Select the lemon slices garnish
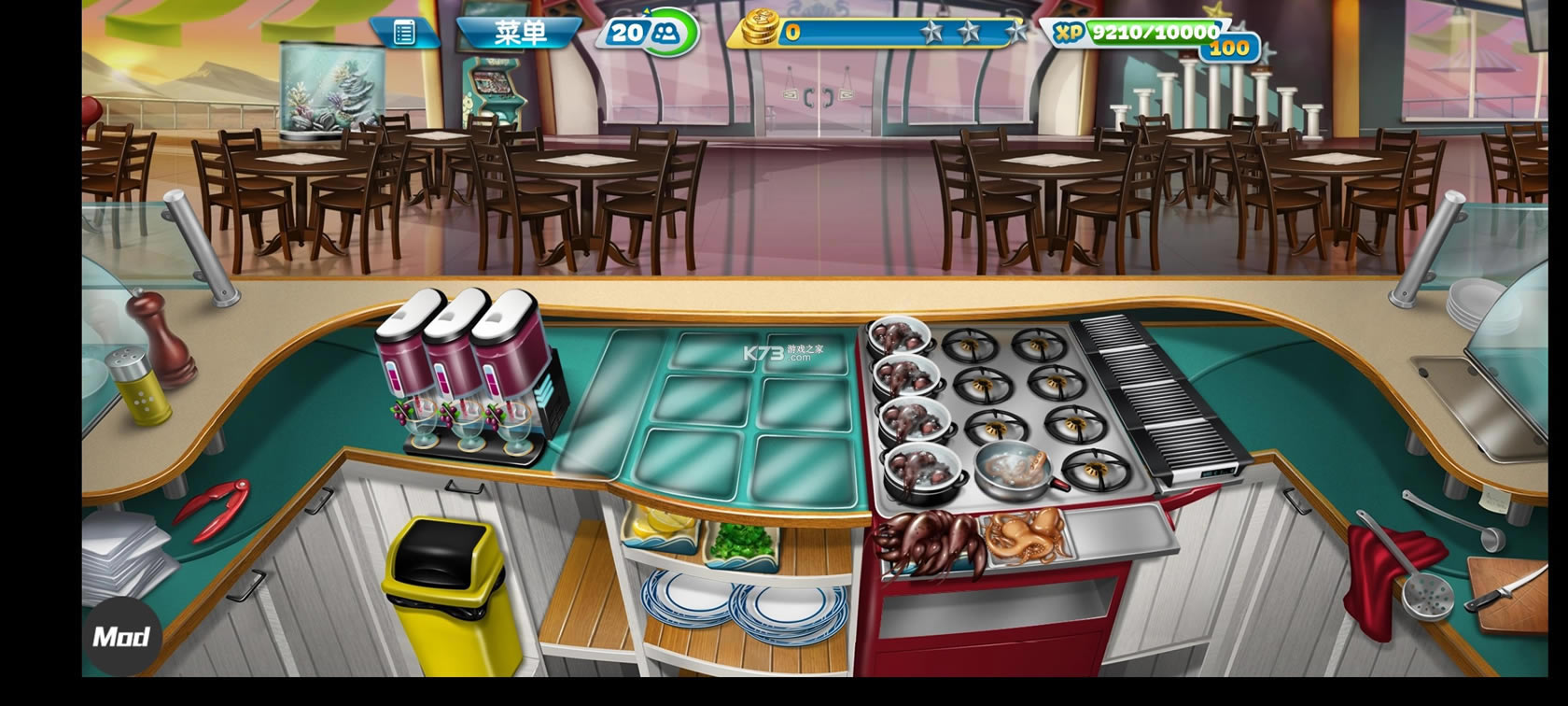This screenshot has height=706, width=1568. (662, 529)
